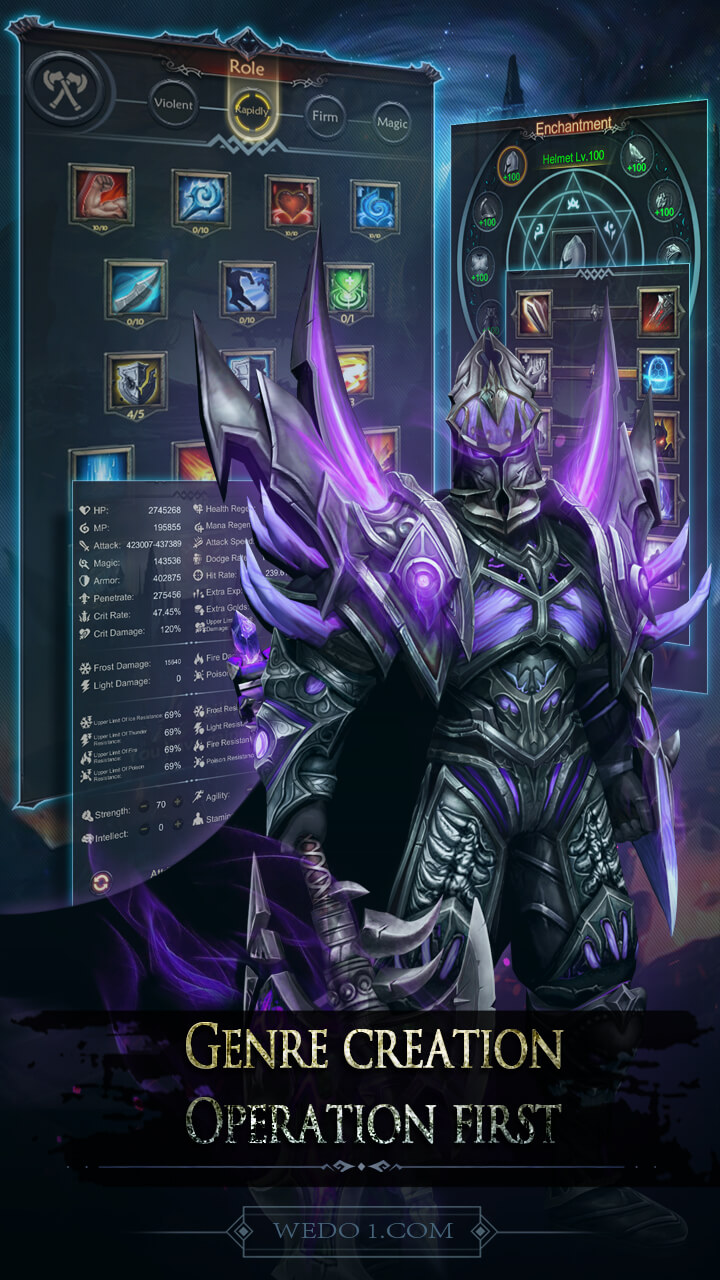The height and width of the screenshot is (1280, 720).
Task: Choose the shield skill showing 4/5
Action: click(135, 382)
